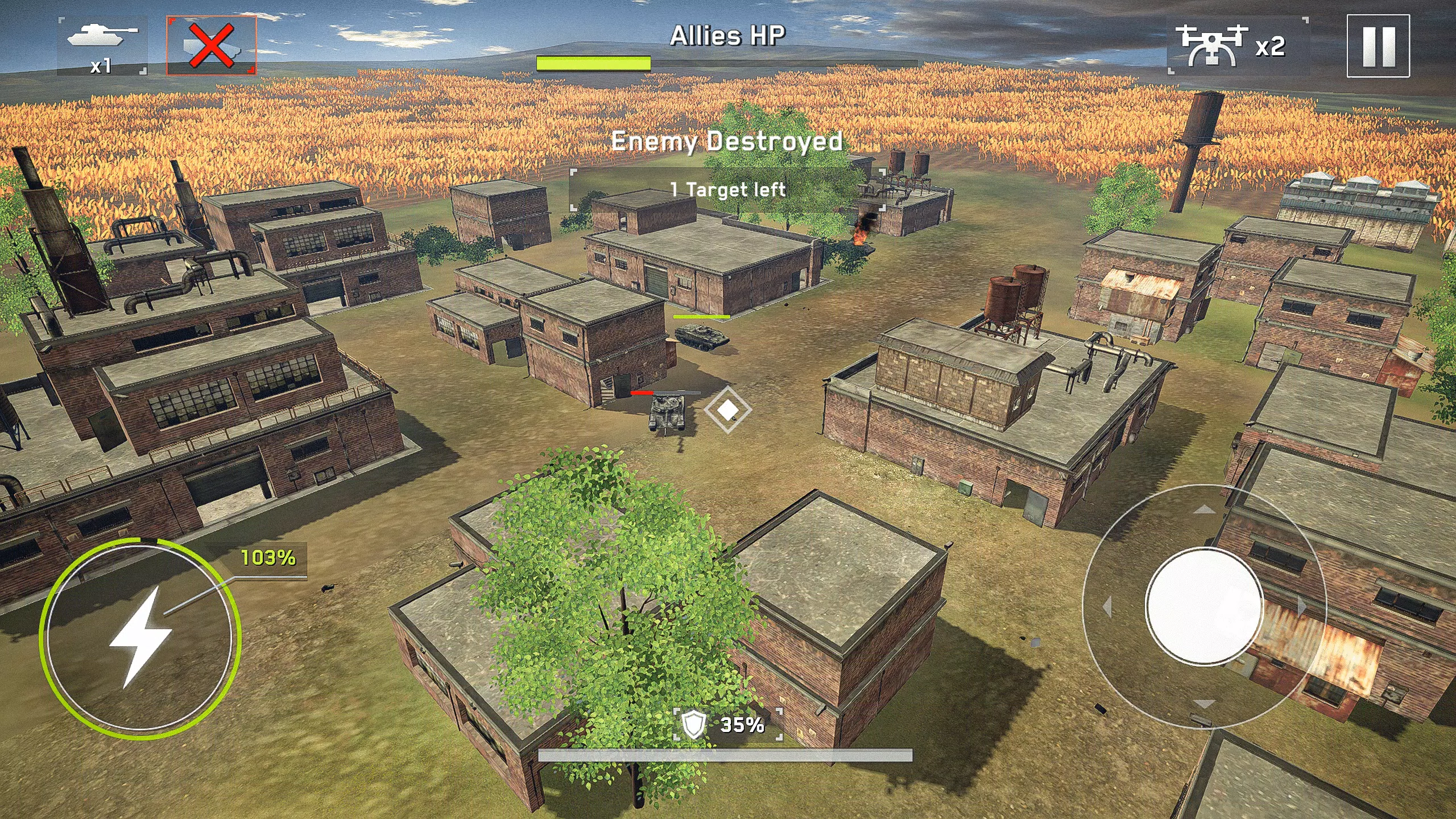Activate the lightning bolt boost button
Image resolution: width=1456 pixels, height=819 pixels.
tap(140, 637)
